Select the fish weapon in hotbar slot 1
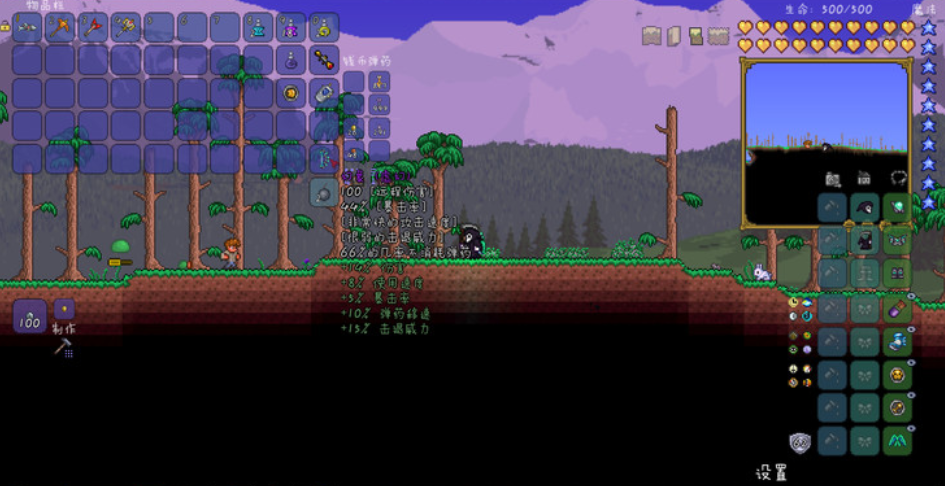The width and height of the screenshot is (945, 486). [27, 27]
